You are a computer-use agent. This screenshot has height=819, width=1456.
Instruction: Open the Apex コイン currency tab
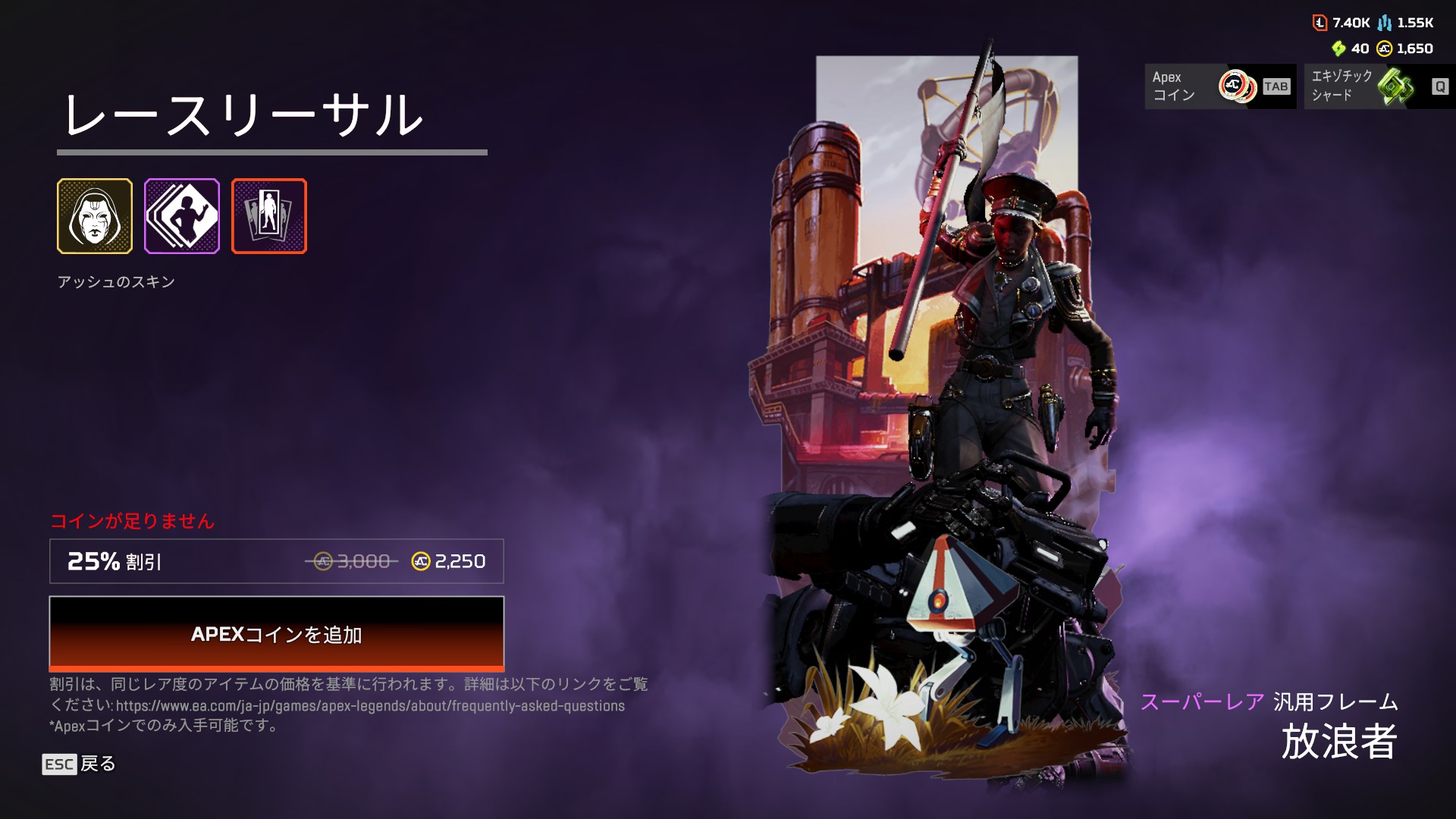coord(1219,86)
